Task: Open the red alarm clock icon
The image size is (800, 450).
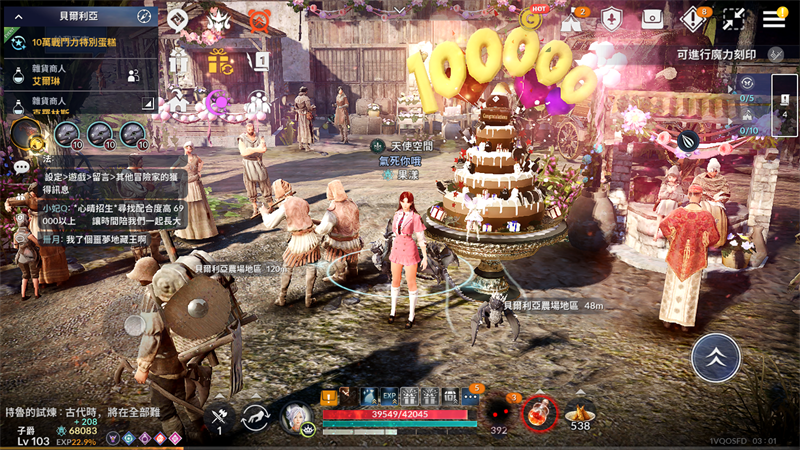Action: pyautogui.click(x=260, y=20)
